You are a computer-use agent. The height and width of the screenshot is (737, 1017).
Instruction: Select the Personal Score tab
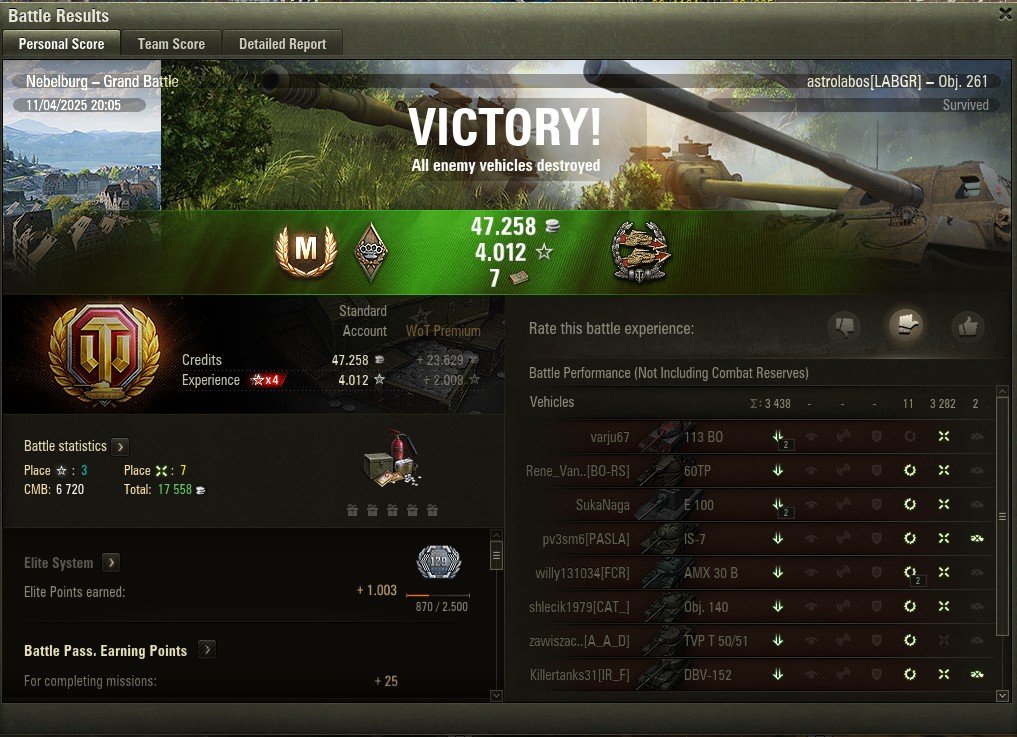[61, 44]
